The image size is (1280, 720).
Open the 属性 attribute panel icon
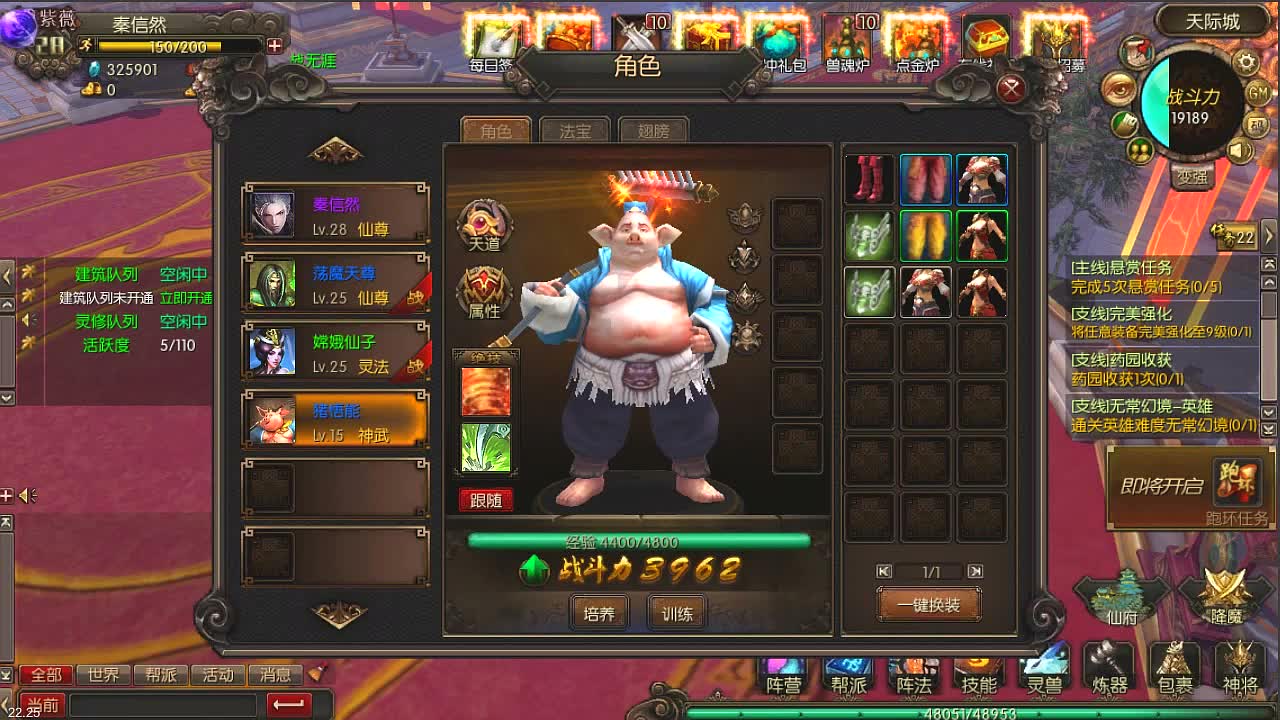pyautogui.click(x=484, y=290)
